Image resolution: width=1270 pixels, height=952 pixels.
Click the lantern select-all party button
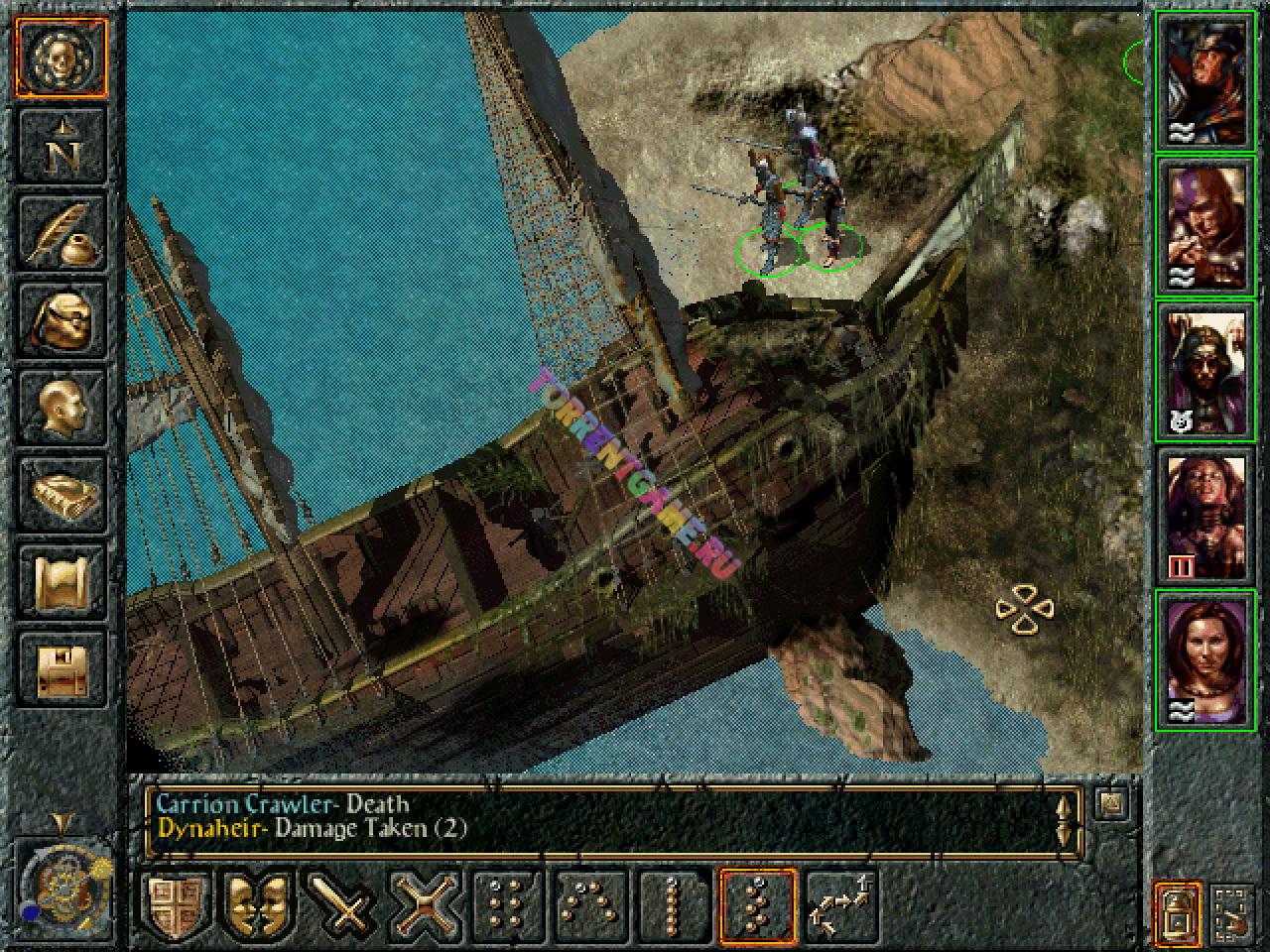[x=1178, y=911]
